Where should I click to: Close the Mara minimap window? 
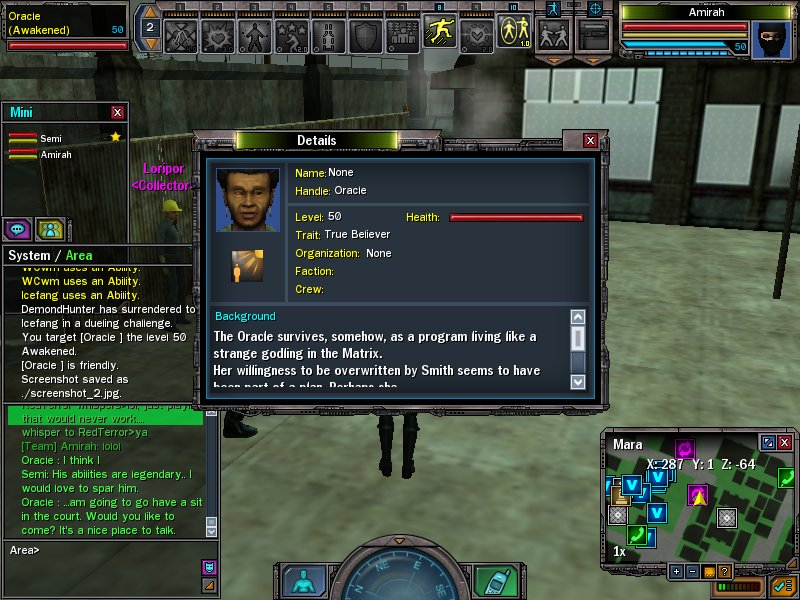pos(784,442)
